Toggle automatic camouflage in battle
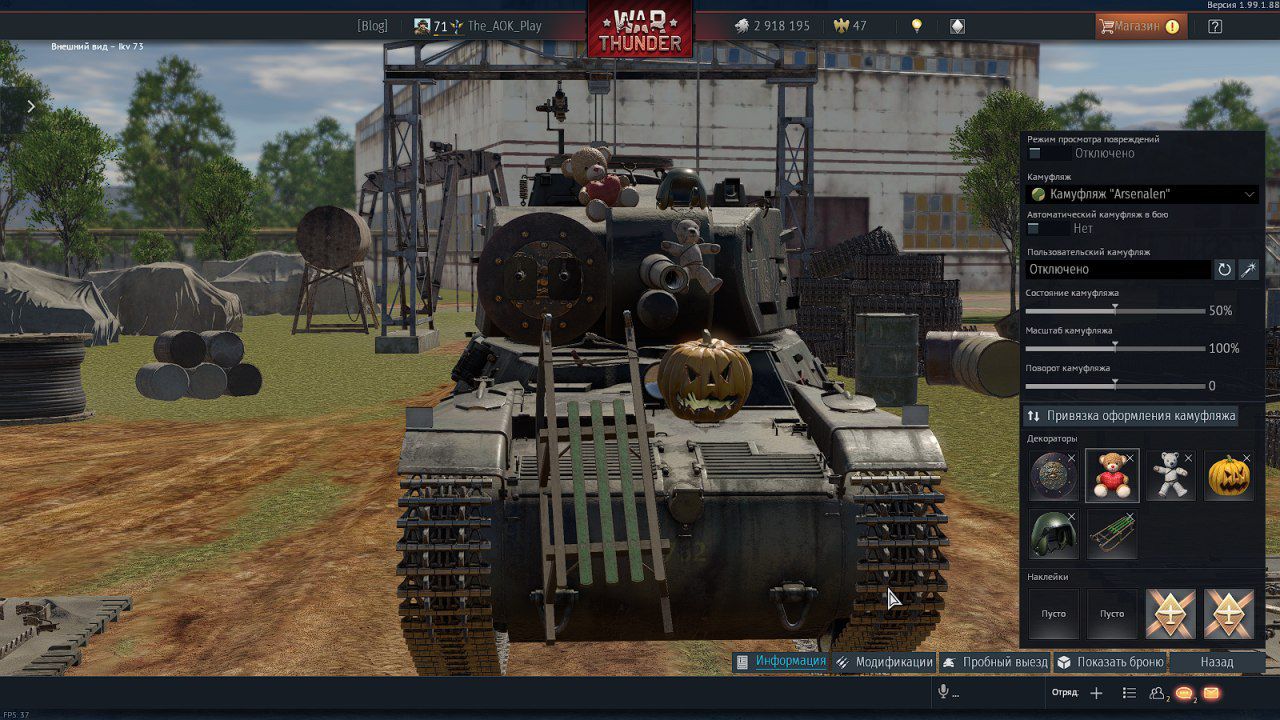The width and height of the screenshot is (1280, 720). click(x=1048, y=229)
